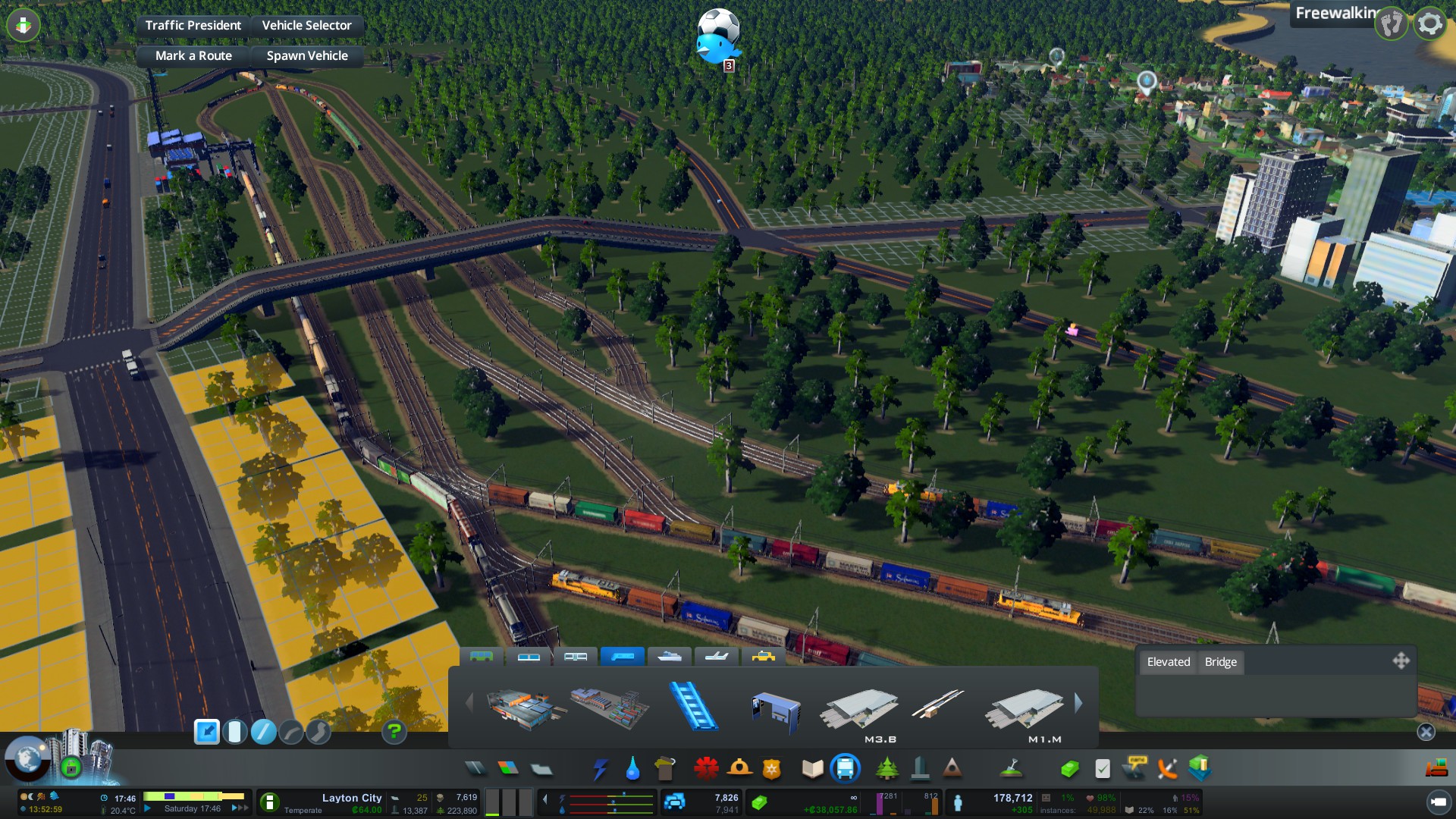Screen dimensions: 1456x819
Task: Close the transport build panel
Action: 1426,732
